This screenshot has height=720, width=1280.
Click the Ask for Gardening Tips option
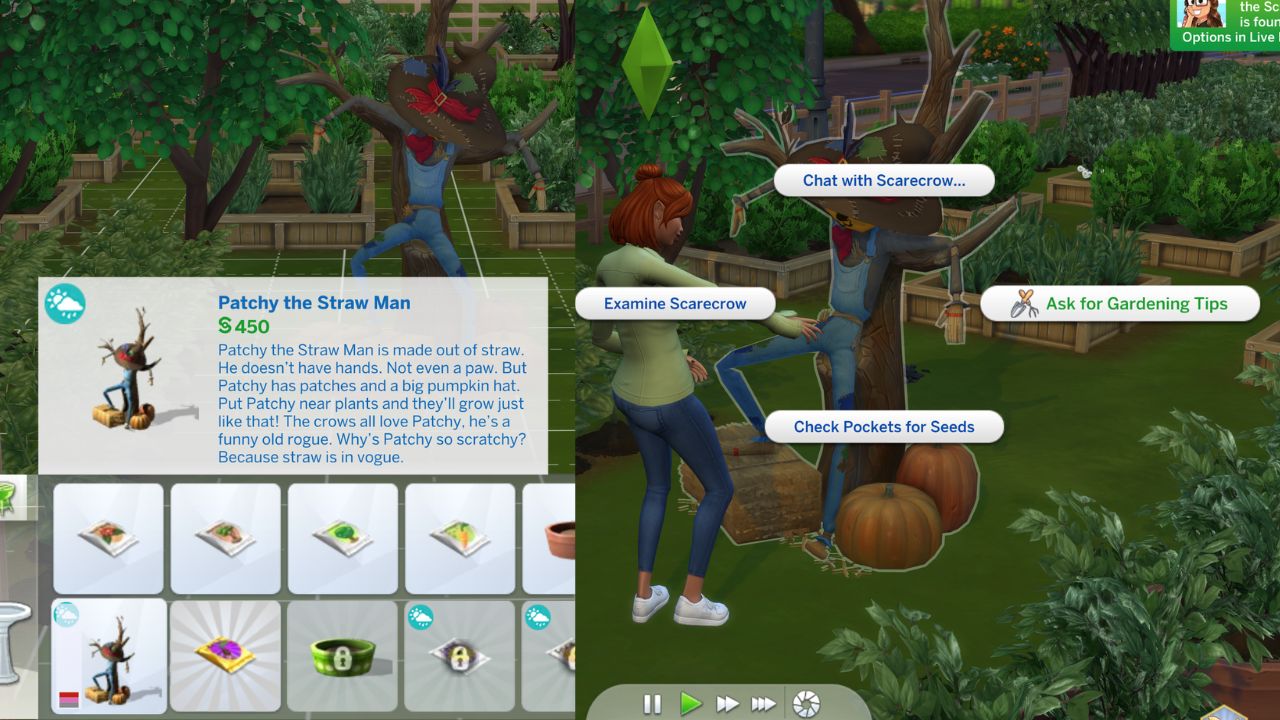coord(1135,303)
